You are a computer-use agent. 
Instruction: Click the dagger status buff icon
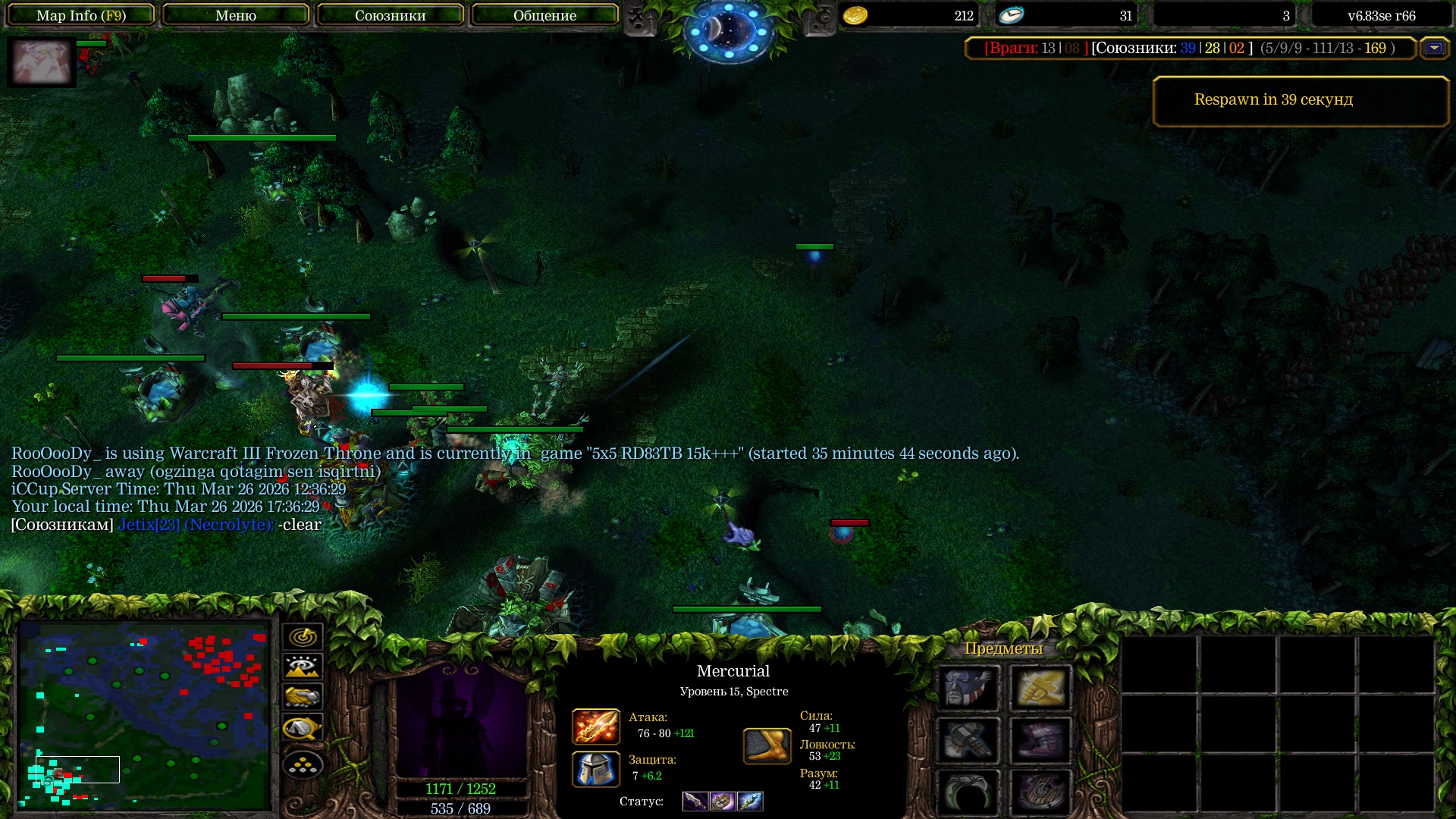click(695, 801)
